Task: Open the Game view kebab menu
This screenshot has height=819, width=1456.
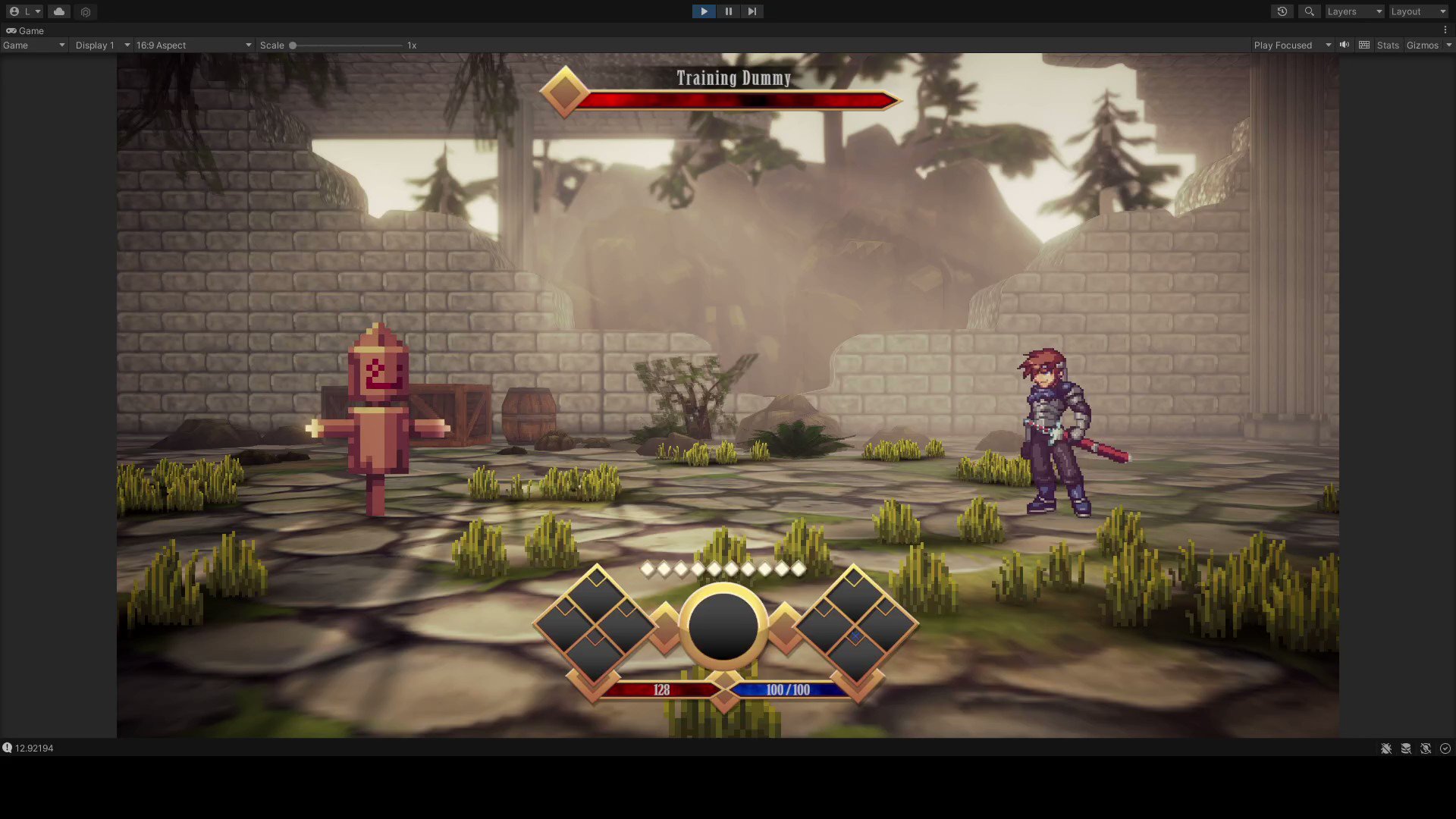Action: coord(1446,28)
